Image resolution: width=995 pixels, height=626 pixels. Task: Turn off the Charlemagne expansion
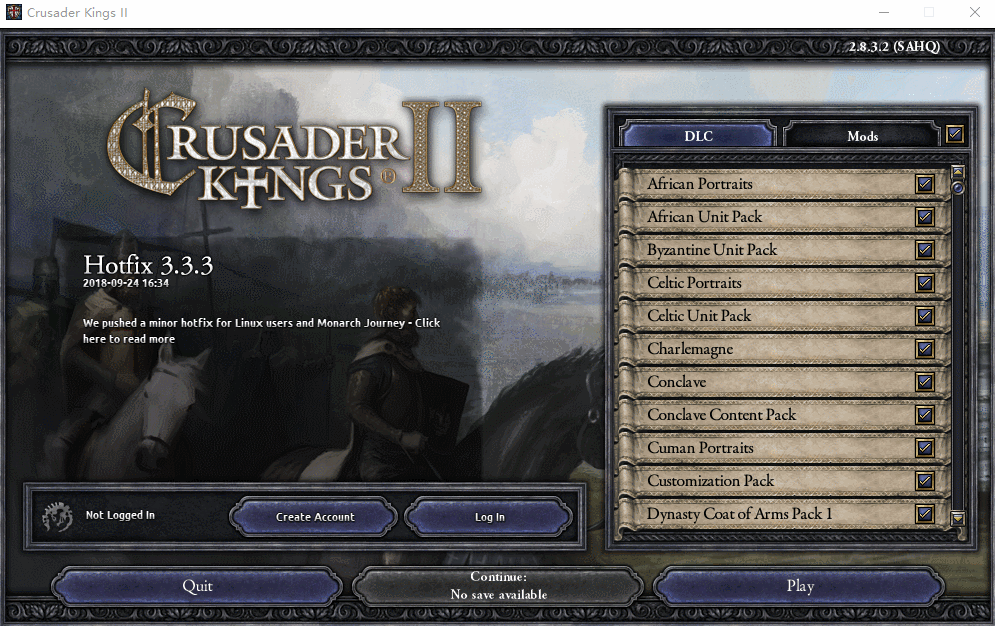(x=925, y=349)
